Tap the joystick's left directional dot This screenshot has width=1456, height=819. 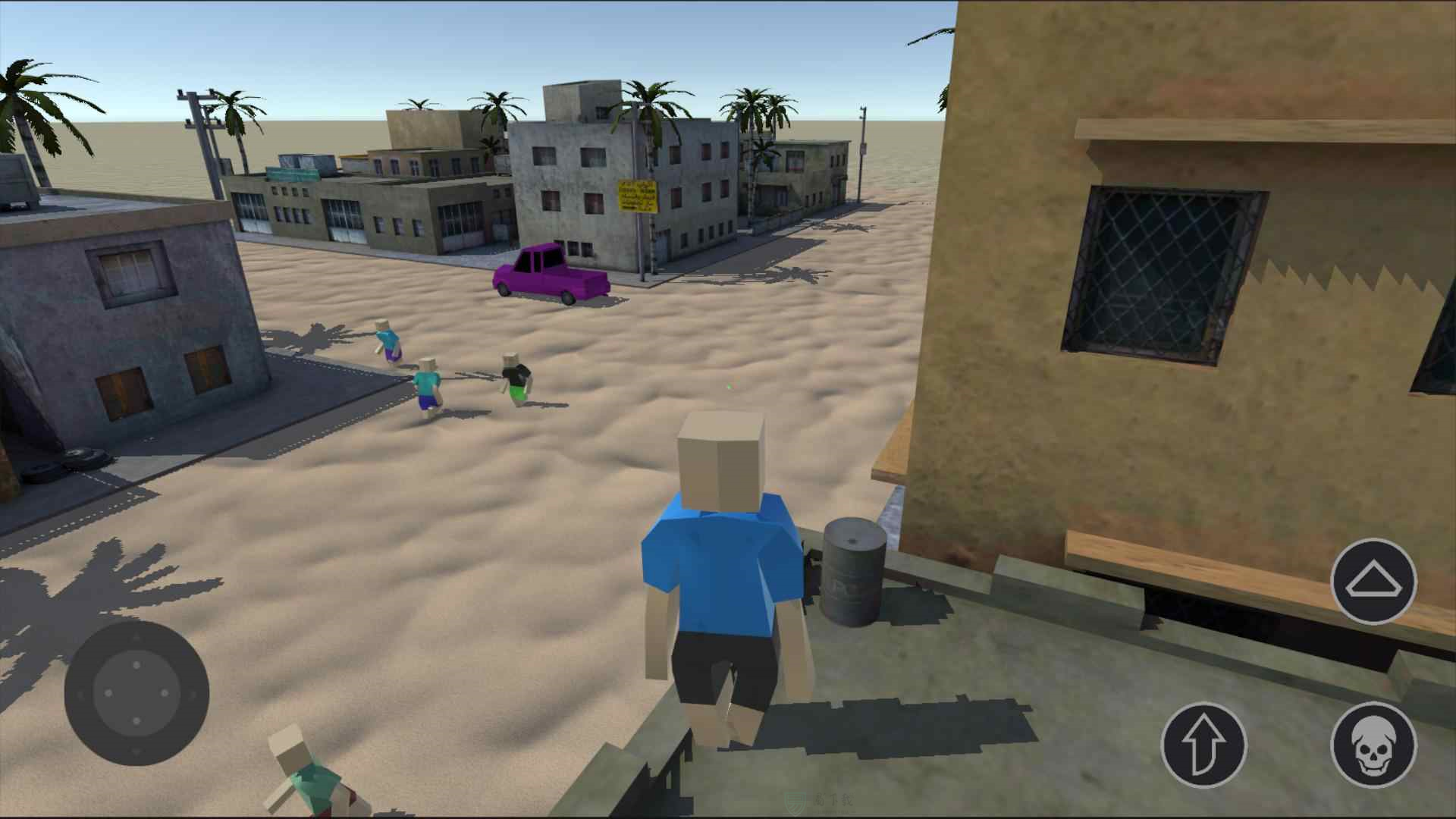click(108, 692)
